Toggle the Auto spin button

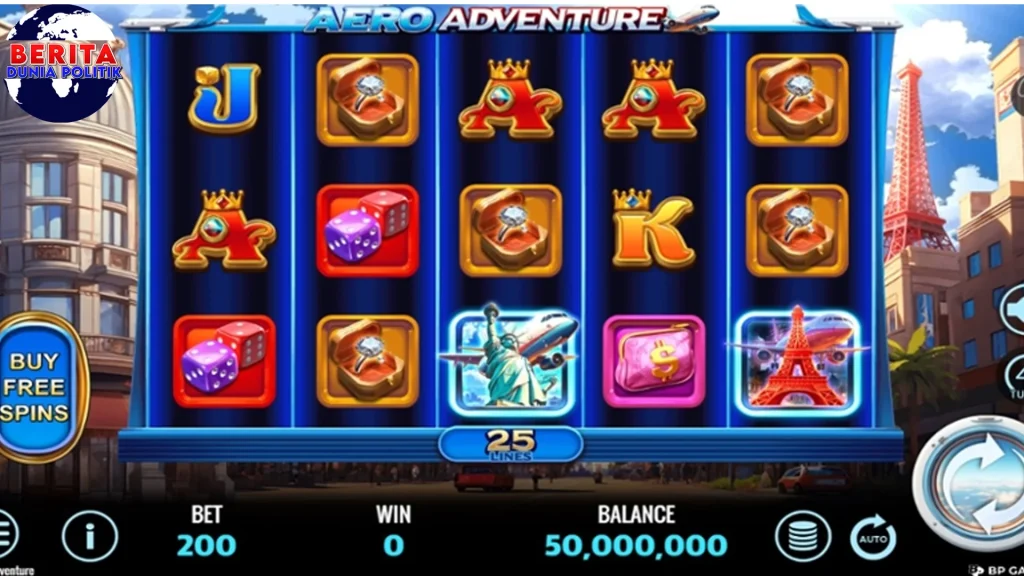[873, 537]
